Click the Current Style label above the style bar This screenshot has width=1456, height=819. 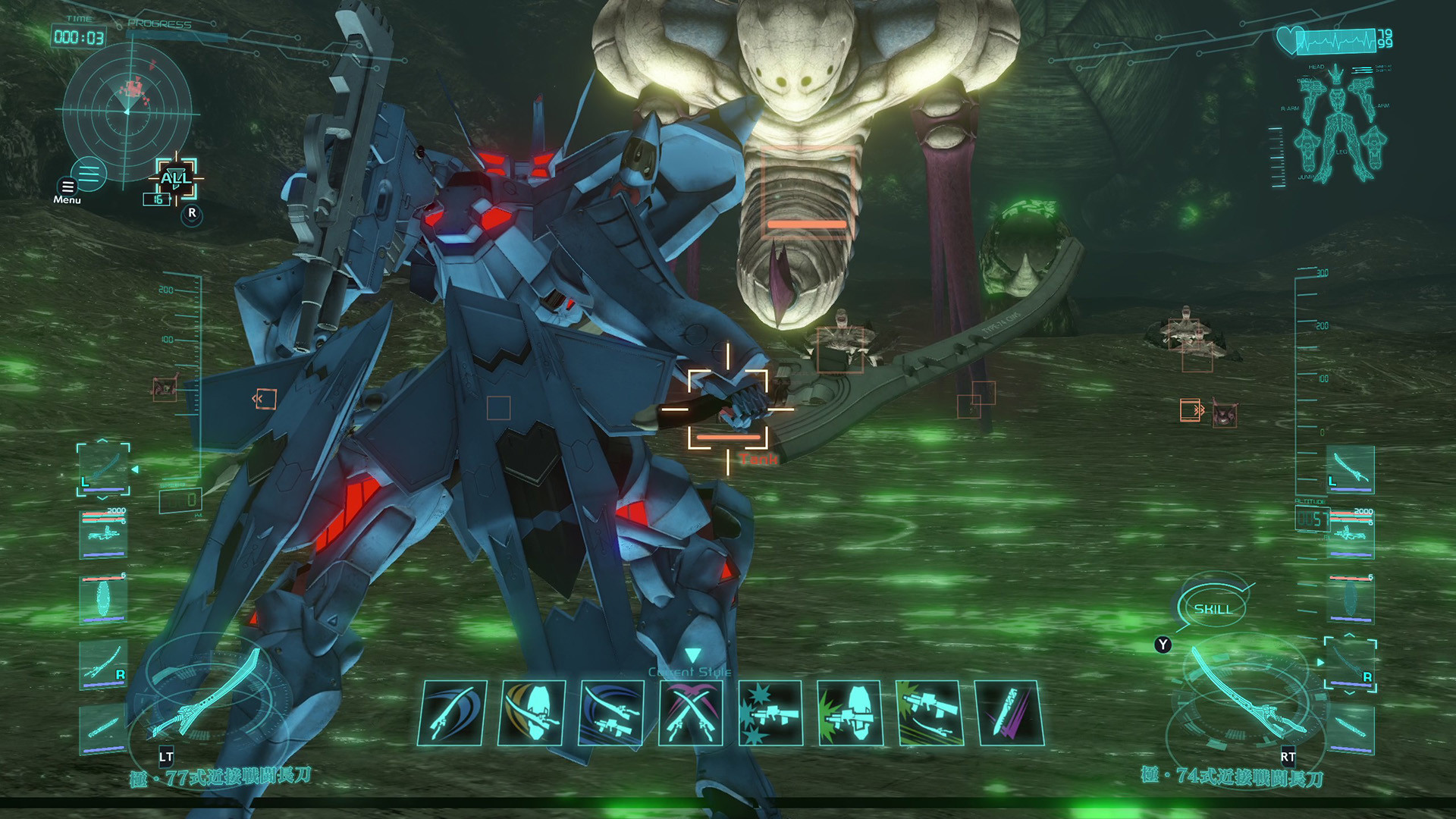(689, 671)
